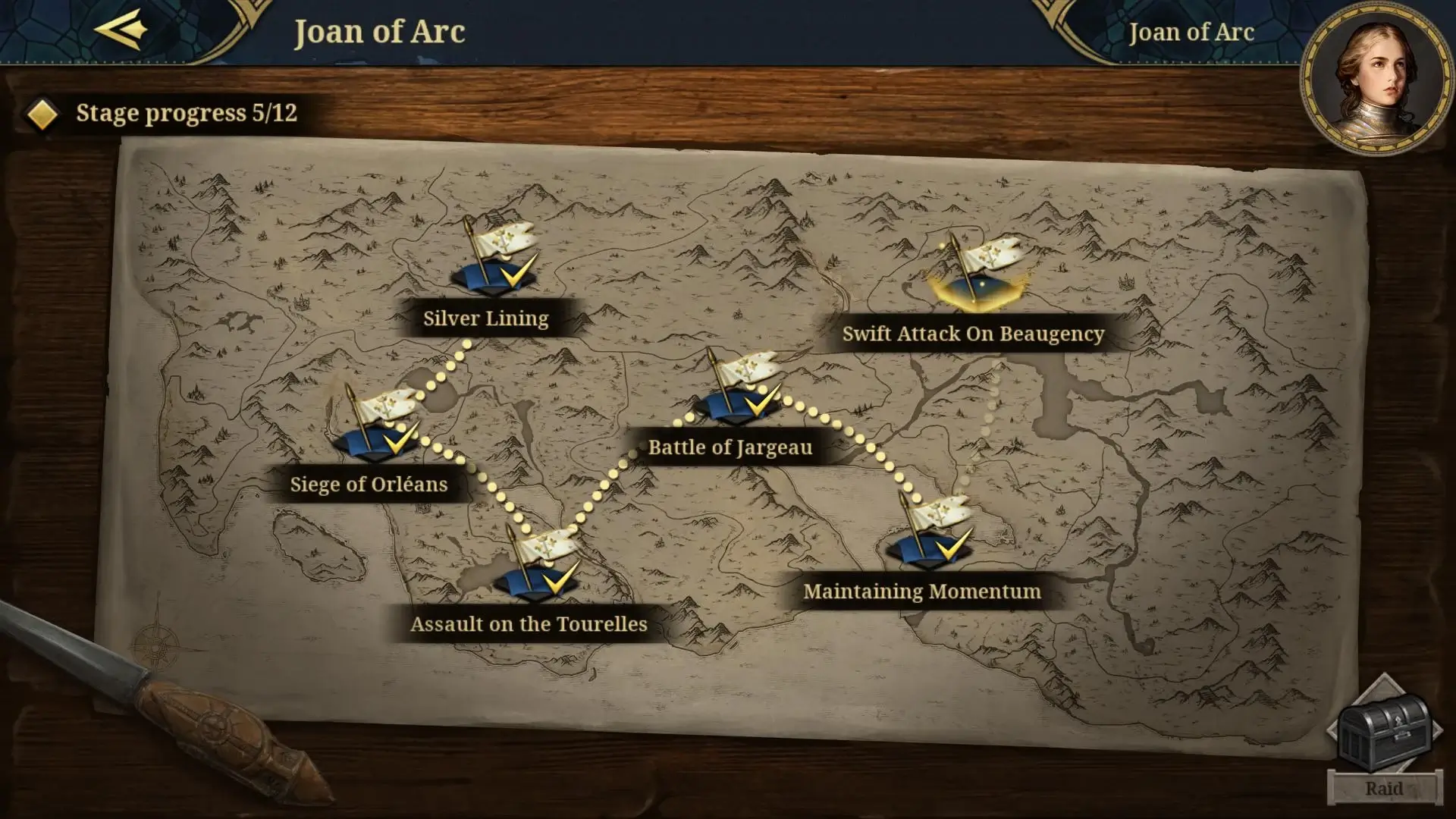Go back using the arrow button

(x=121, y=30)
